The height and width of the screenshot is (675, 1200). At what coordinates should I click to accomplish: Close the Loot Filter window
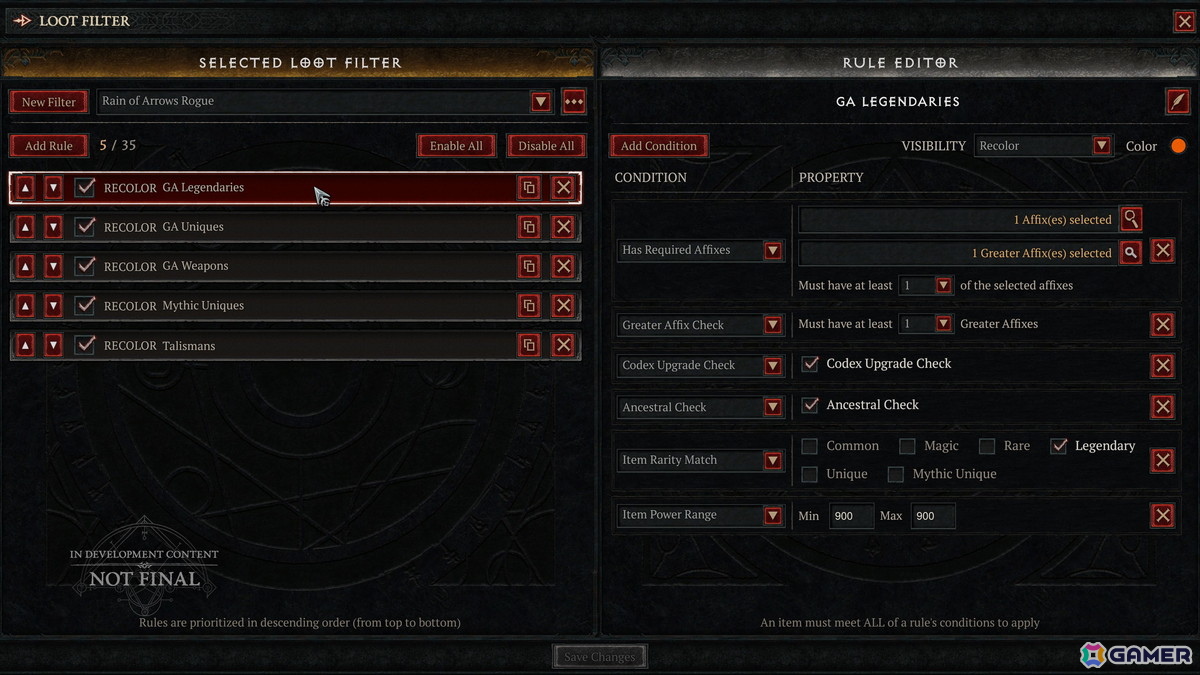click(x=1184, y=21)
